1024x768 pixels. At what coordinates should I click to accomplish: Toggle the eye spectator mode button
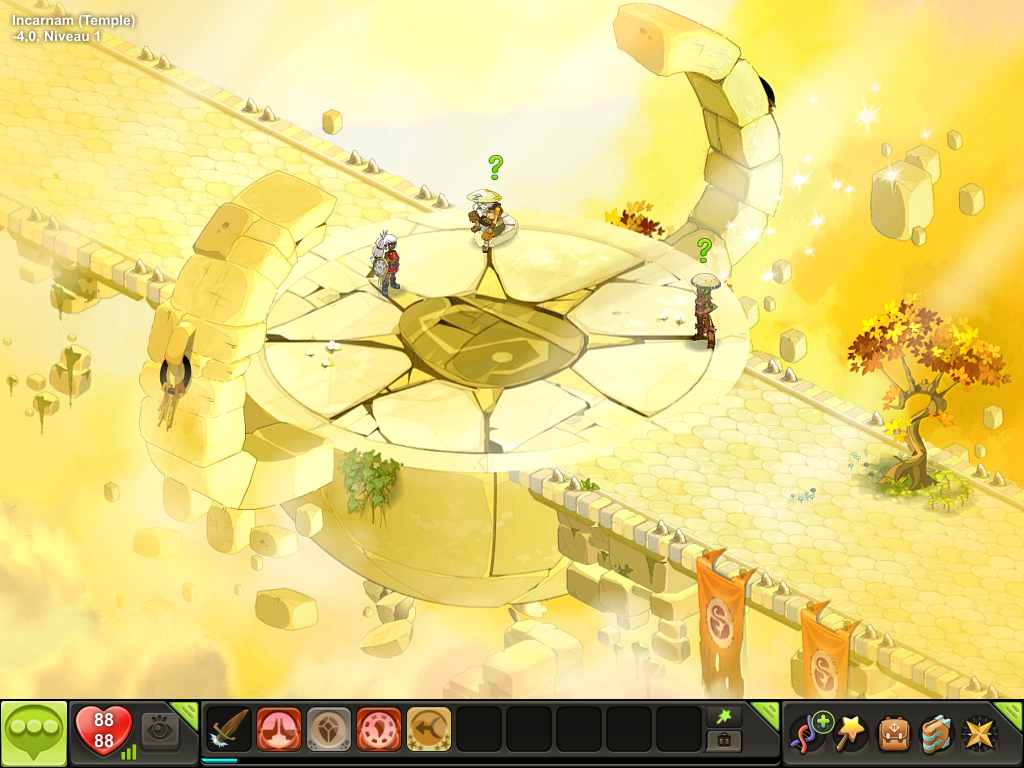click(x=160, y=731)
